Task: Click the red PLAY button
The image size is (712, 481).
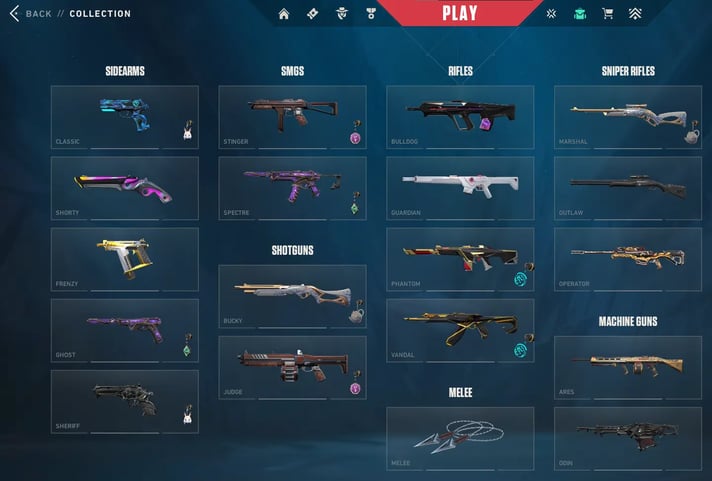Action: [459, 13]
